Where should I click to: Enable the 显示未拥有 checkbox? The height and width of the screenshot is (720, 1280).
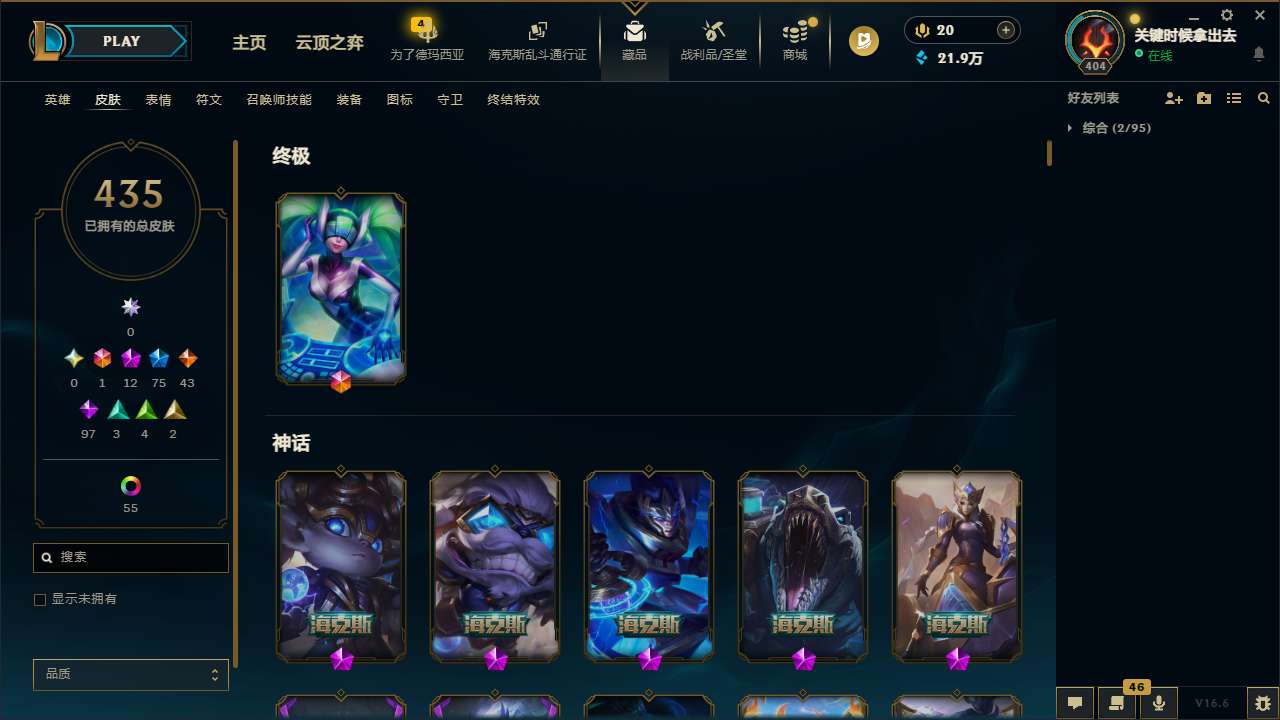(40, 599)
